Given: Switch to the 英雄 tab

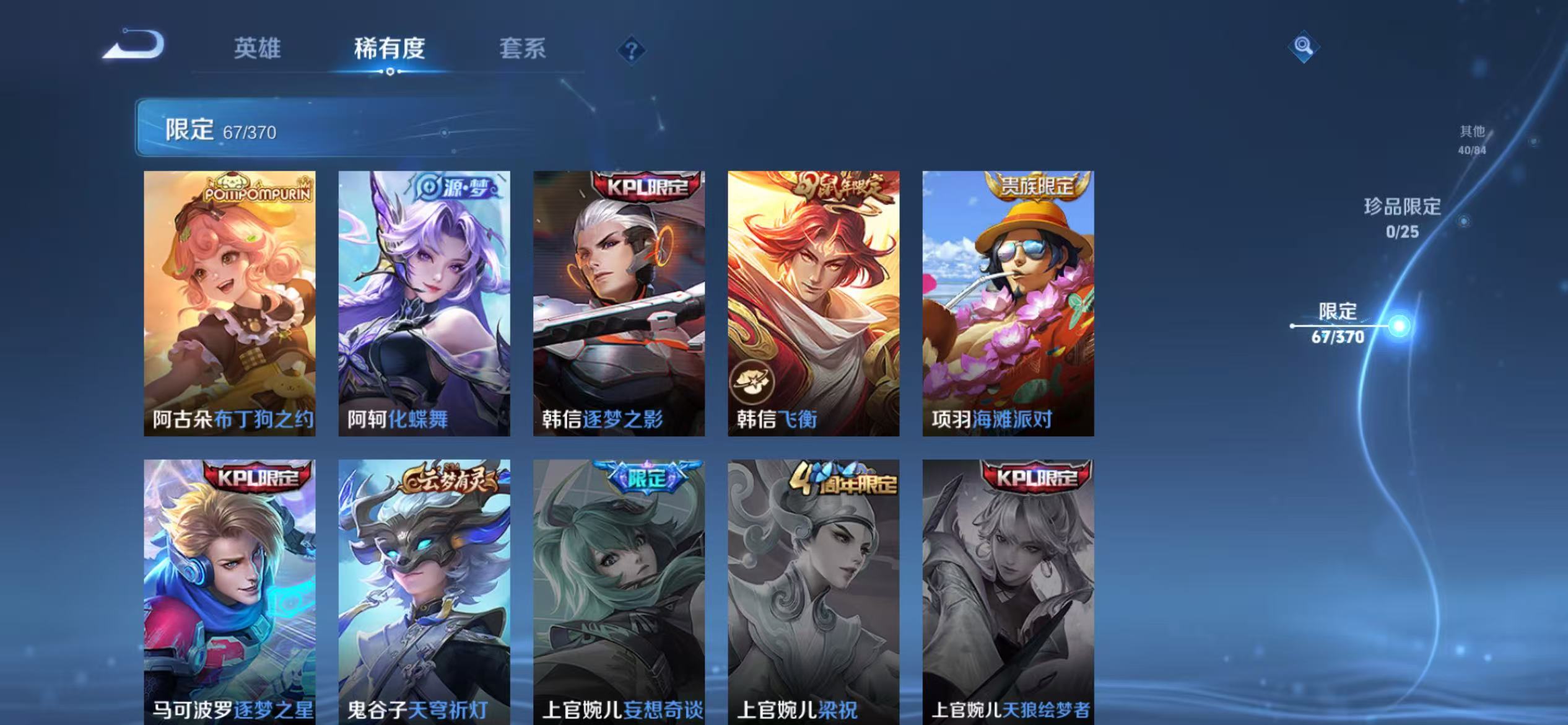Looking at the screenshot, I should click(x=258, y=50).
